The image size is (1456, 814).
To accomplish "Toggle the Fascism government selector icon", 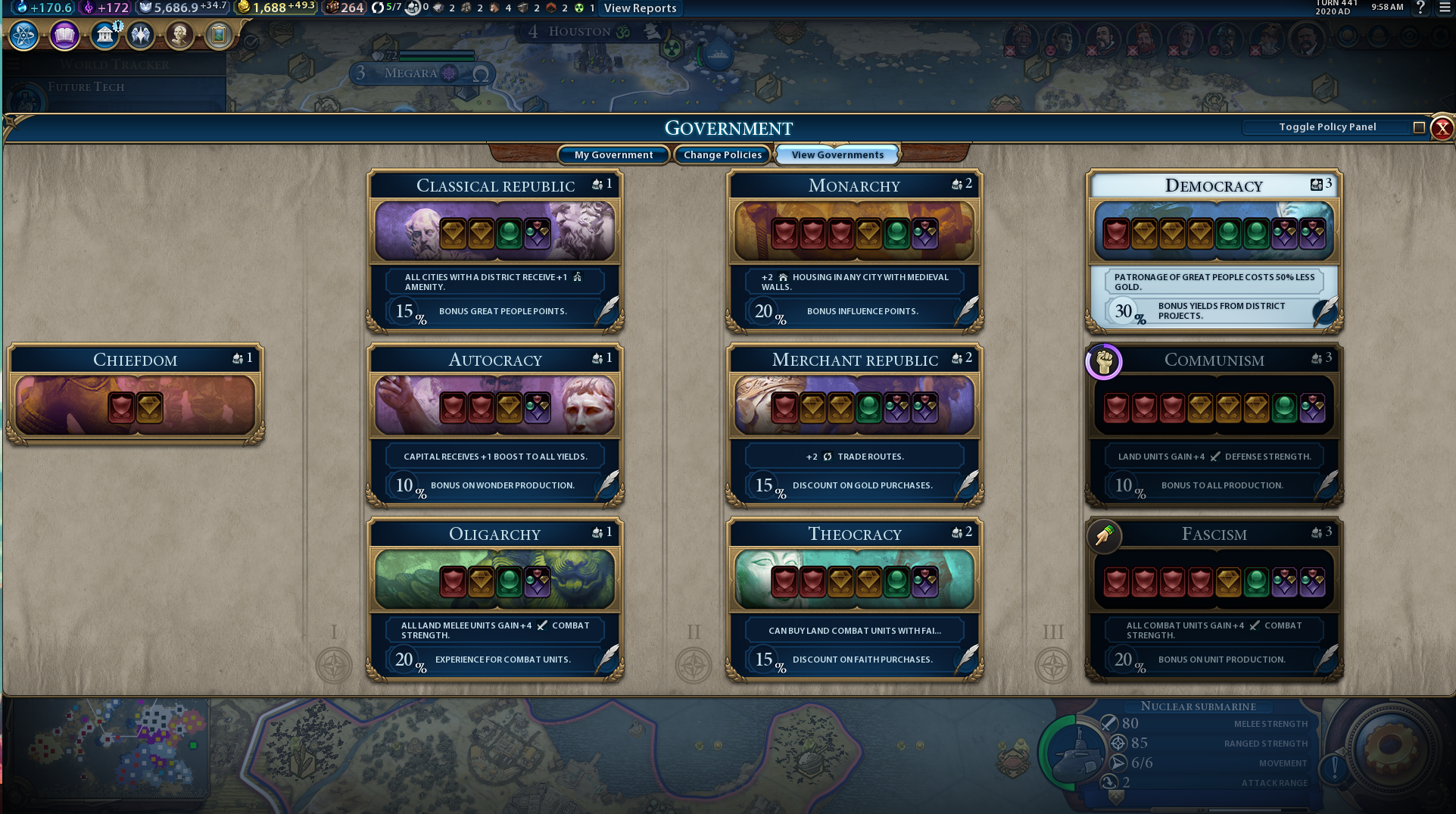I will 1103,536.
